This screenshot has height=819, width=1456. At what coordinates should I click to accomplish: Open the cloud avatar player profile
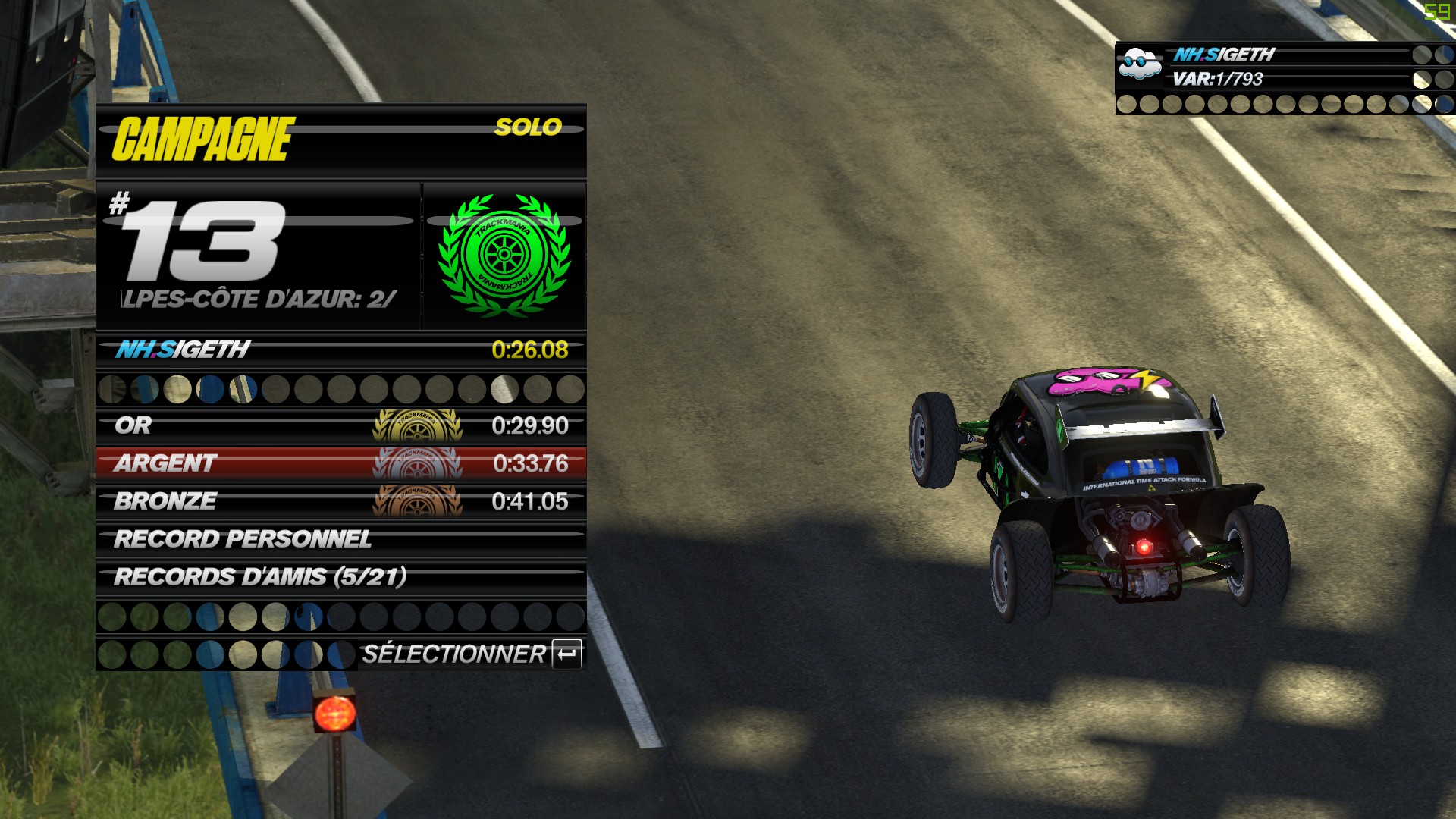click(x=1141, y=65)
